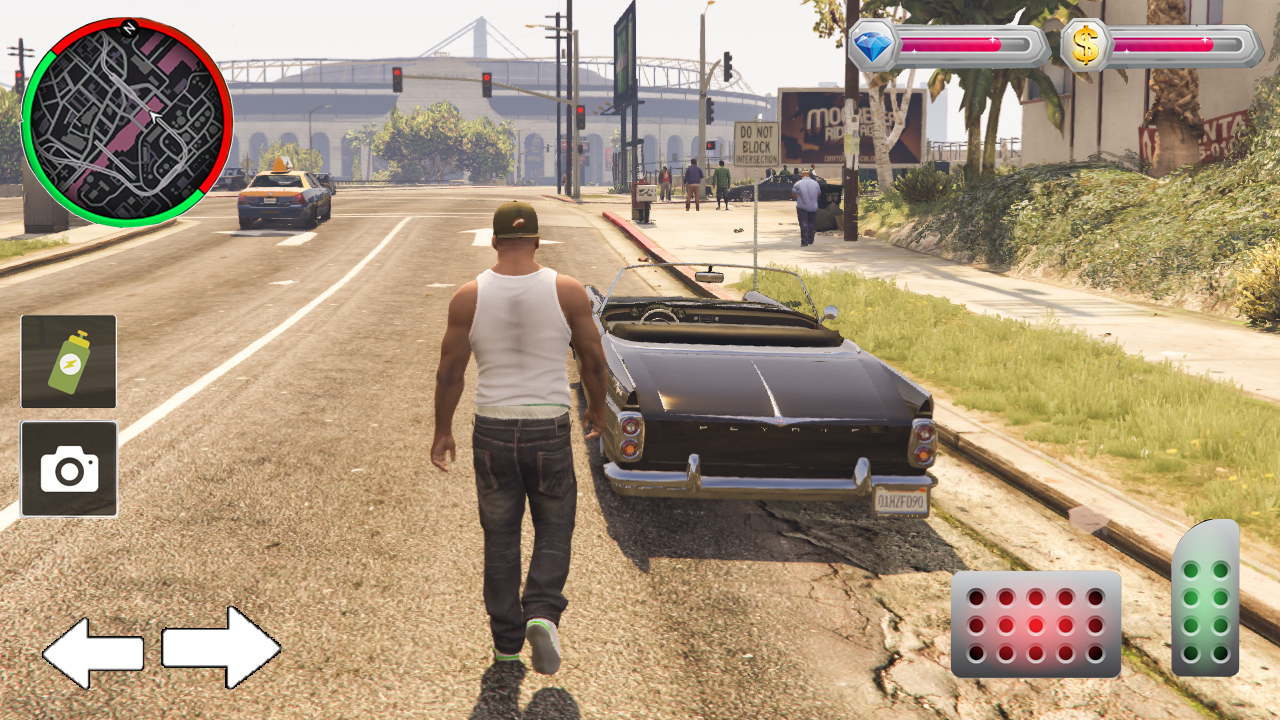This screenshot has height=720, width=1280.
Task: Step on the green gas pedal
Action: click(1206, 598)
